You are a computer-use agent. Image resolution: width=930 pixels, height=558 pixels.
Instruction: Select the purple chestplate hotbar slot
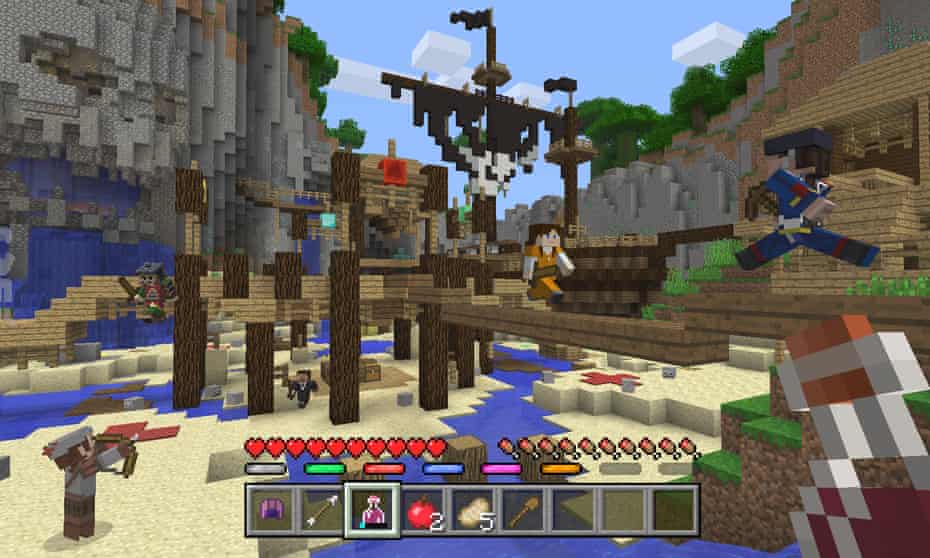click(270, 510)
